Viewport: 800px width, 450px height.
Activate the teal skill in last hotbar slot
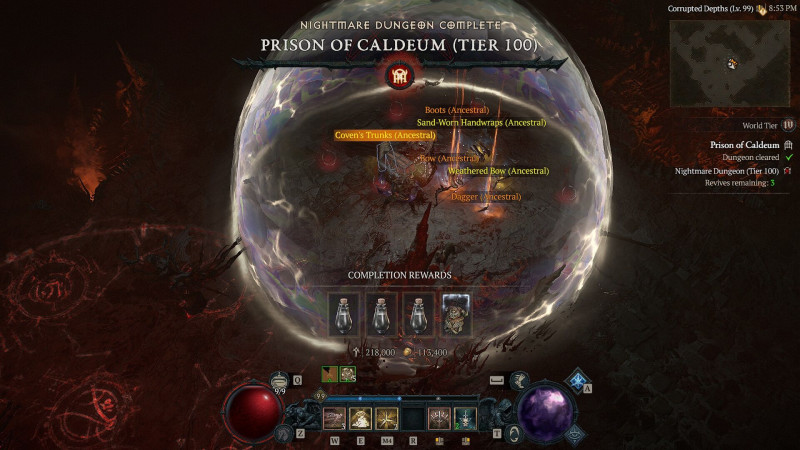465,419
